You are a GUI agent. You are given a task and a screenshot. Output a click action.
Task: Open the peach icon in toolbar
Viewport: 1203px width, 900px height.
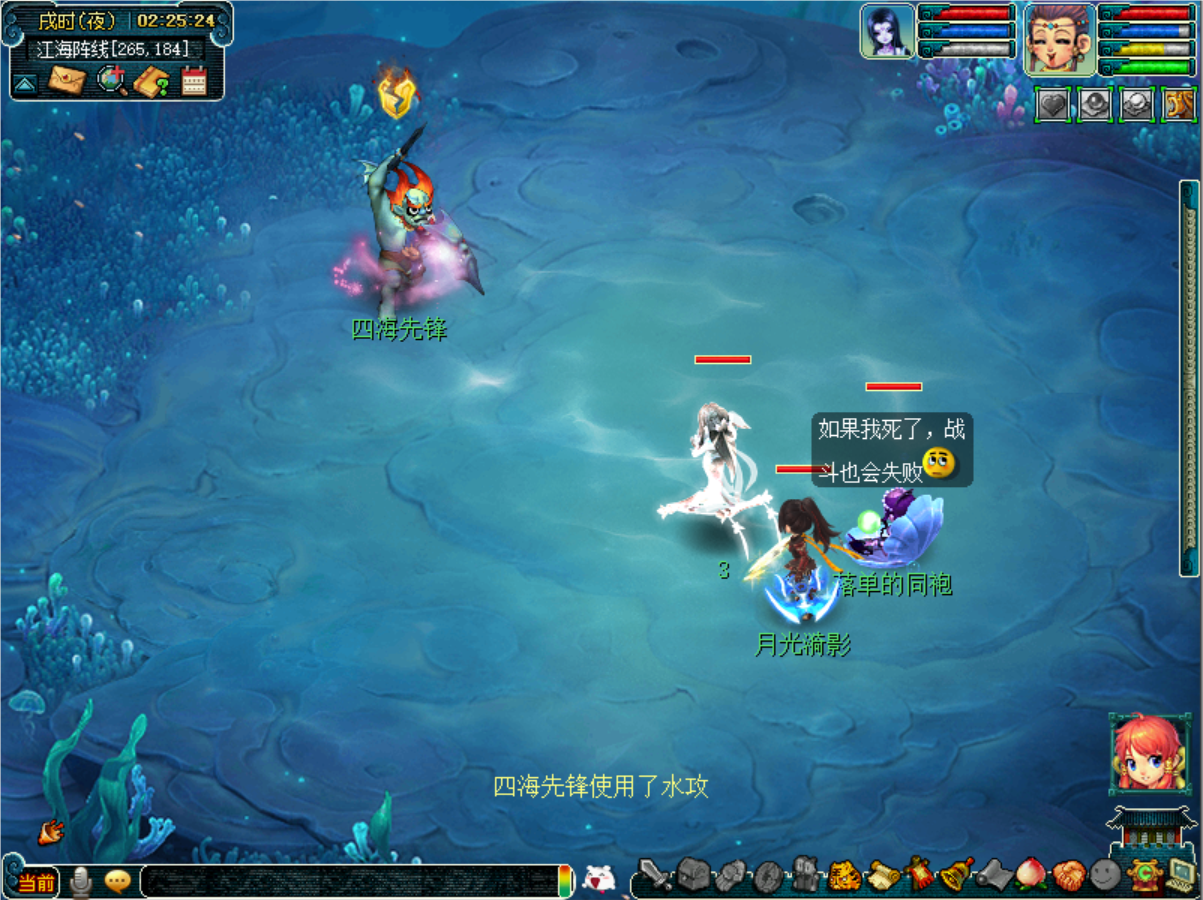[1030, 875]
